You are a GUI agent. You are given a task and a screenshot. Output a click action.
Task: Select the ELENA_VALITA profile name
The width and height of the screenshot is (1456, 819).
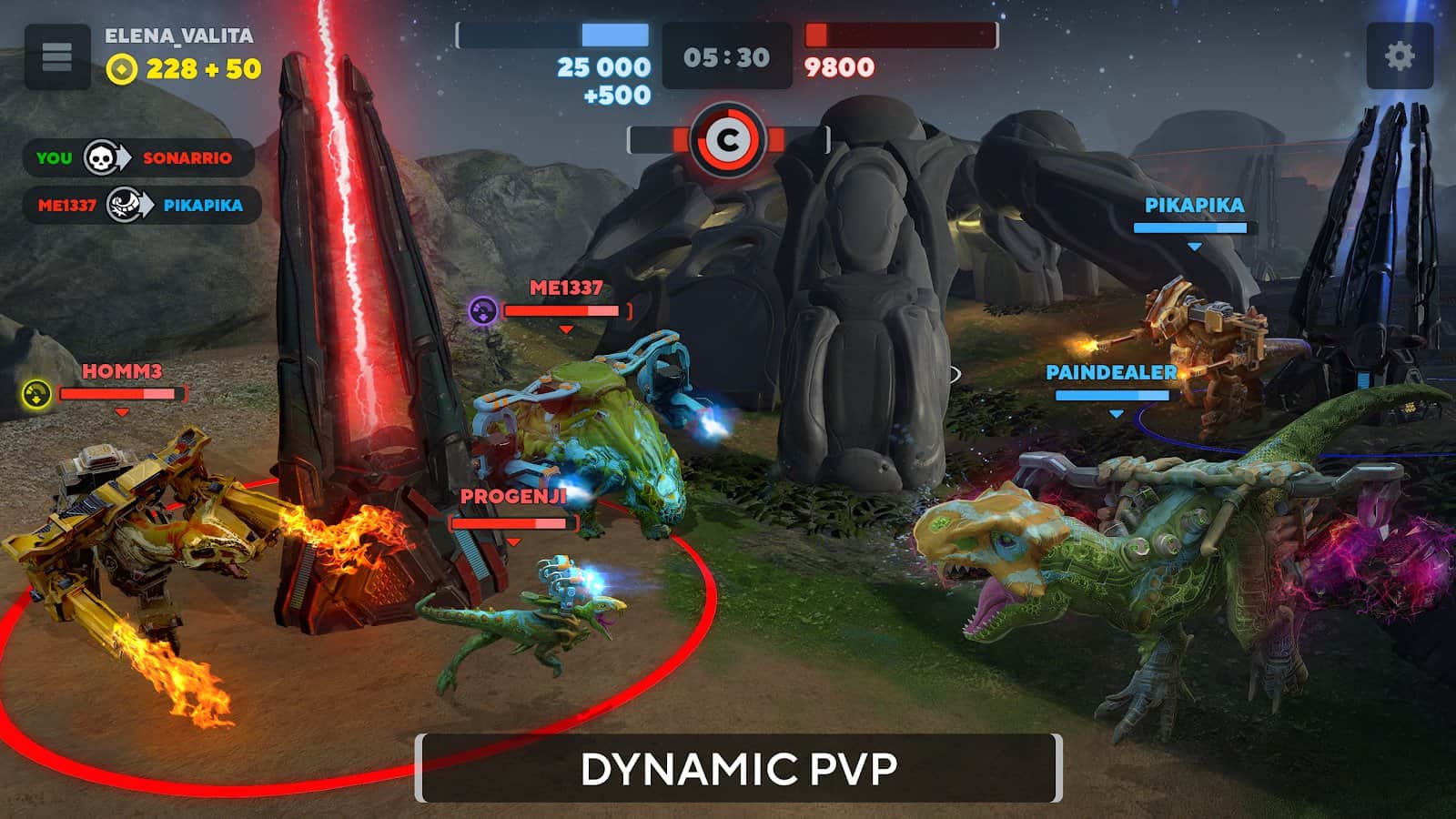[x=178, y=37]
